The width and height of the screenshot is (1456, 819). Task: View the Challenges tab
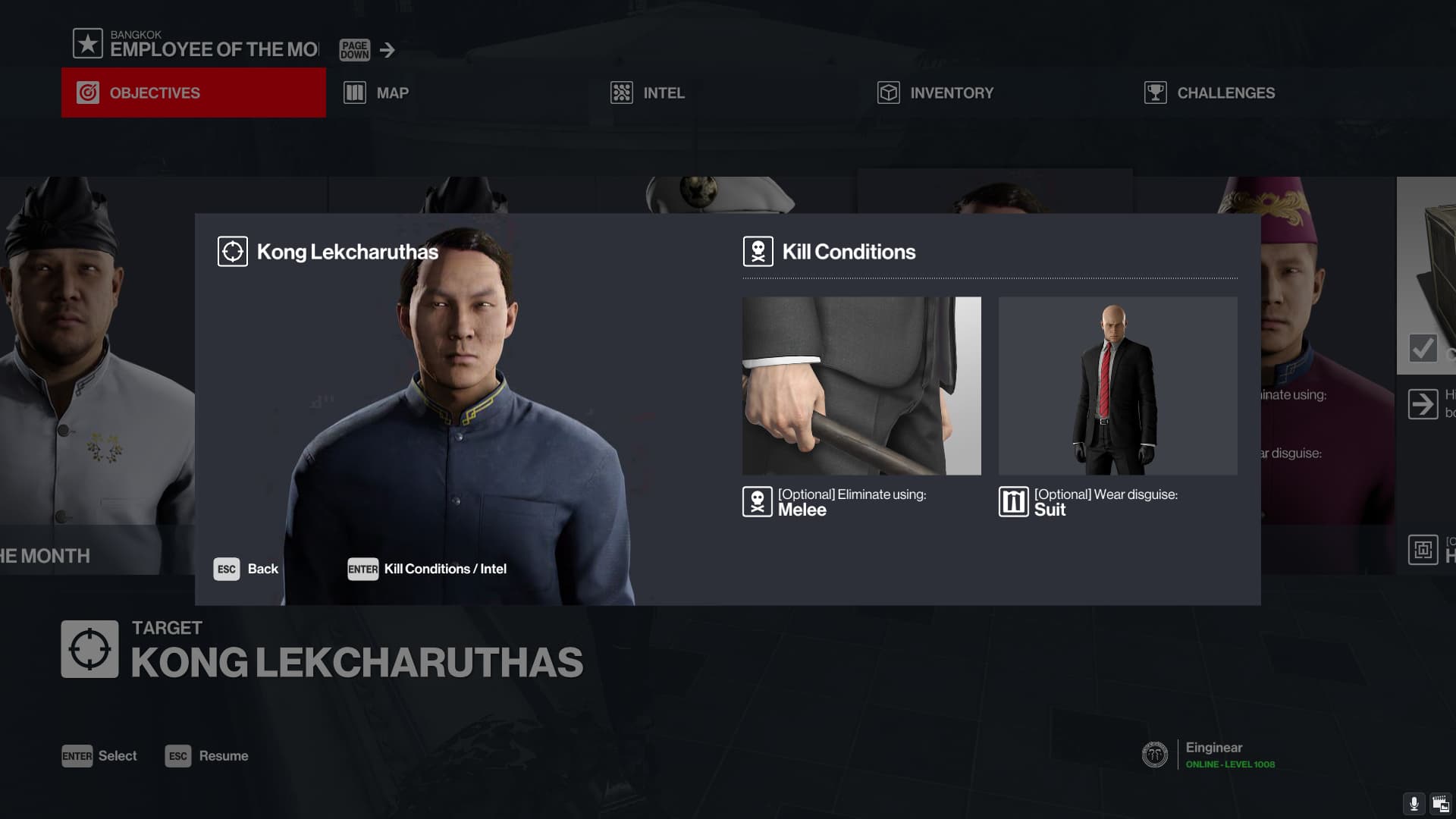pyautogui.click(x=1210, y=93)
